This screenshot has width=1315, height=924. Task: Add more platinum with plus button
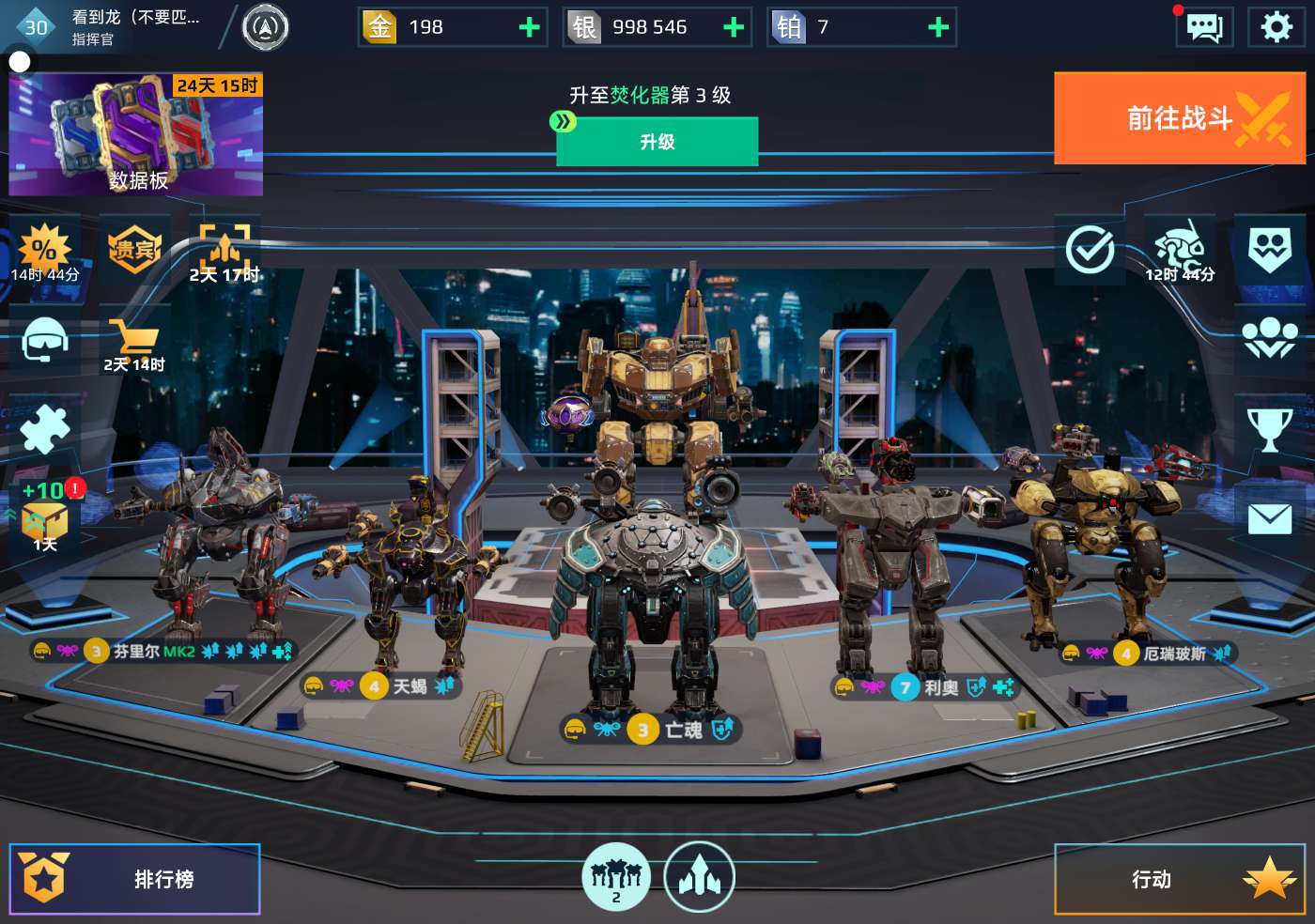click(937, 27)
